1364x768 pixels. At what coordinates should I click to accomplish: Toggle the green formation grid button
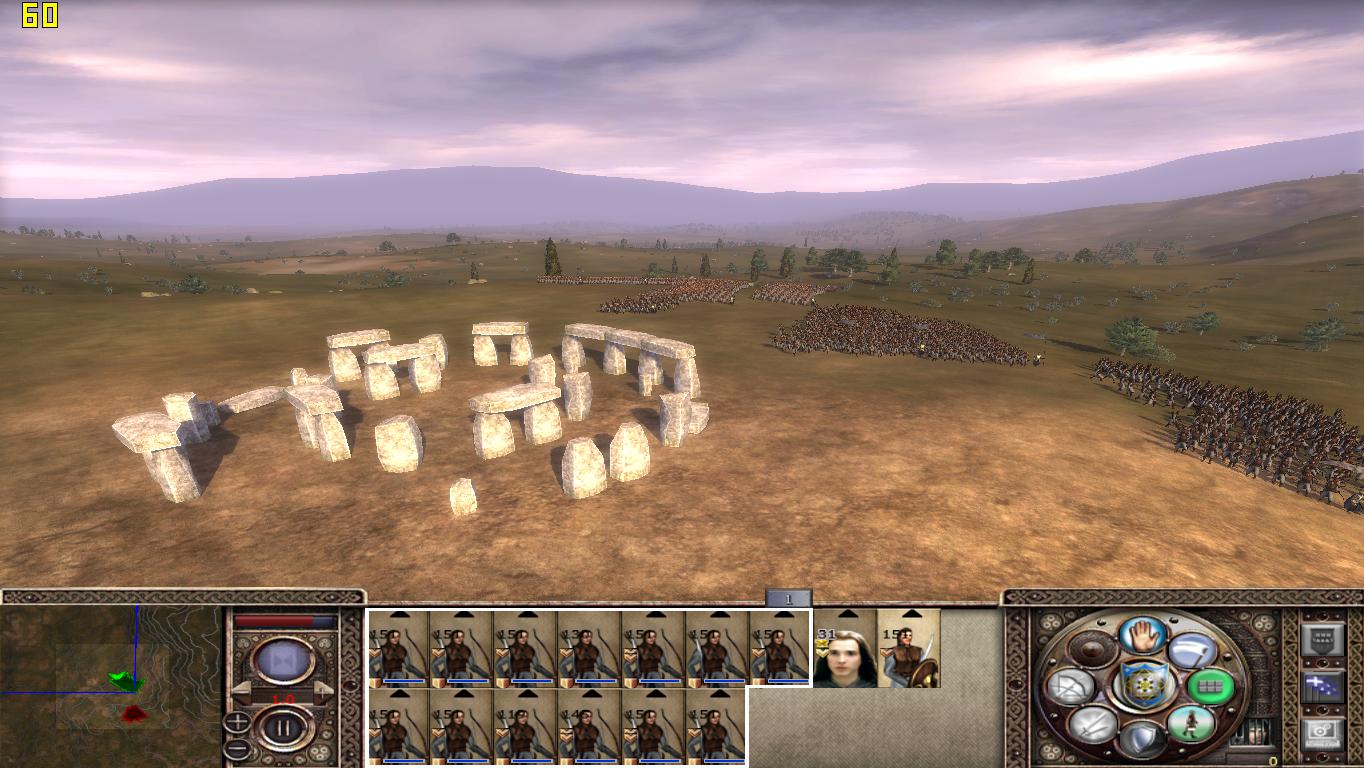(1210, 687)
